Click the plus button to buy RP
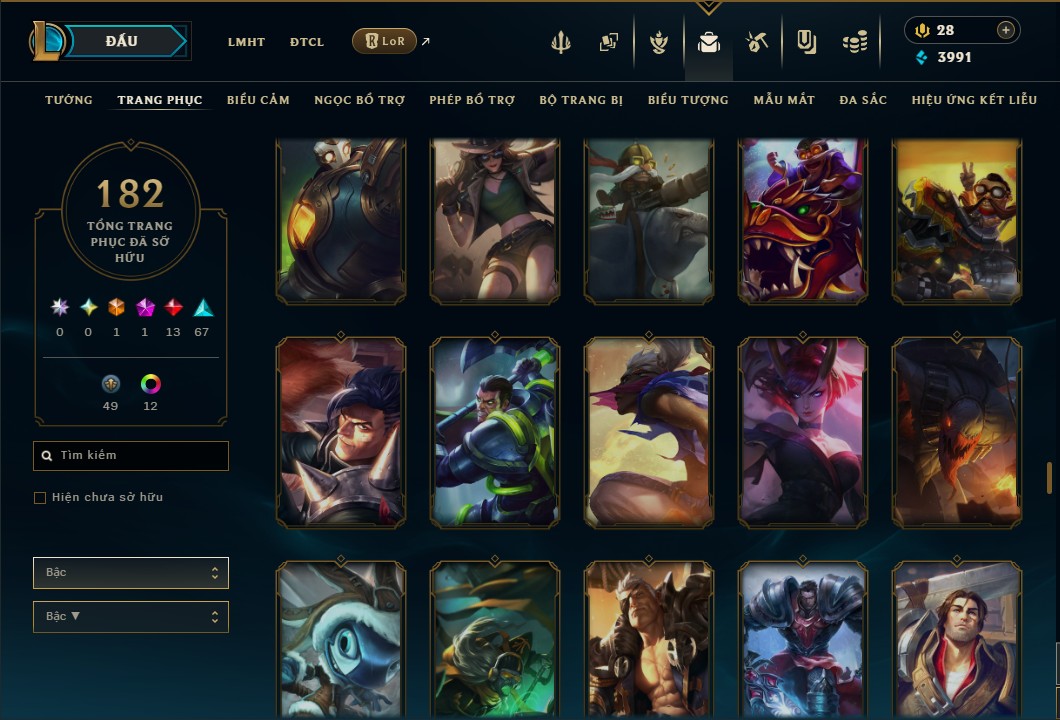The image size is (1060, 720). point(1005,30)
